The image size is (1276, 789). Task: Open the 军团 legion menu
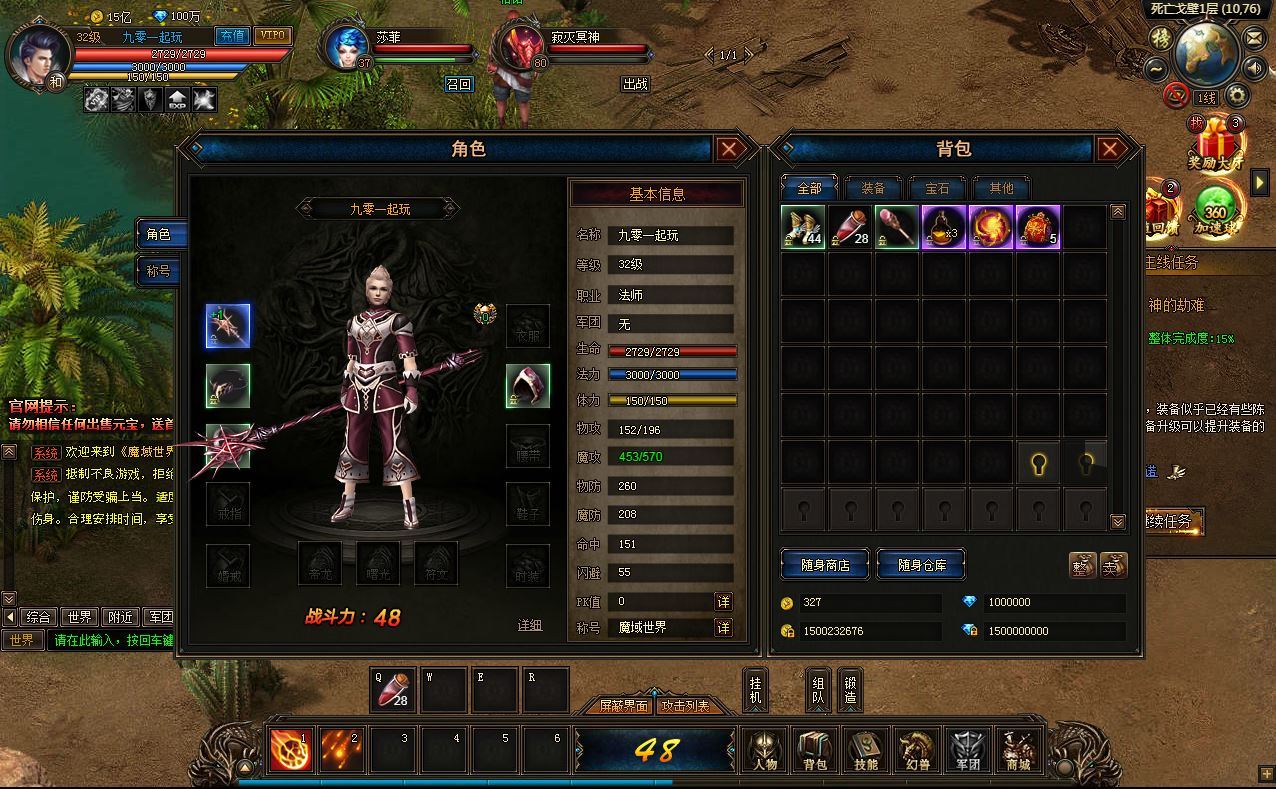[967, 751]
